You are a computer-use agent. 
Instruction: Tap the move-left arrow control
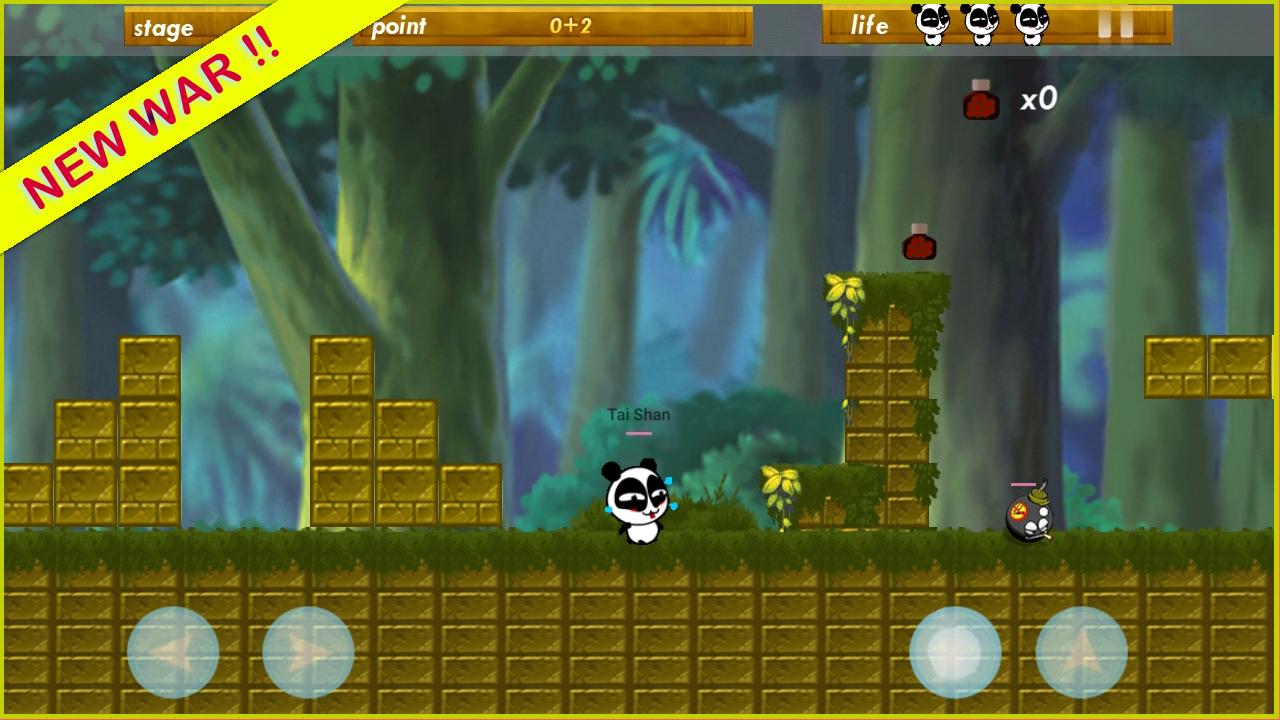[172, 651]
